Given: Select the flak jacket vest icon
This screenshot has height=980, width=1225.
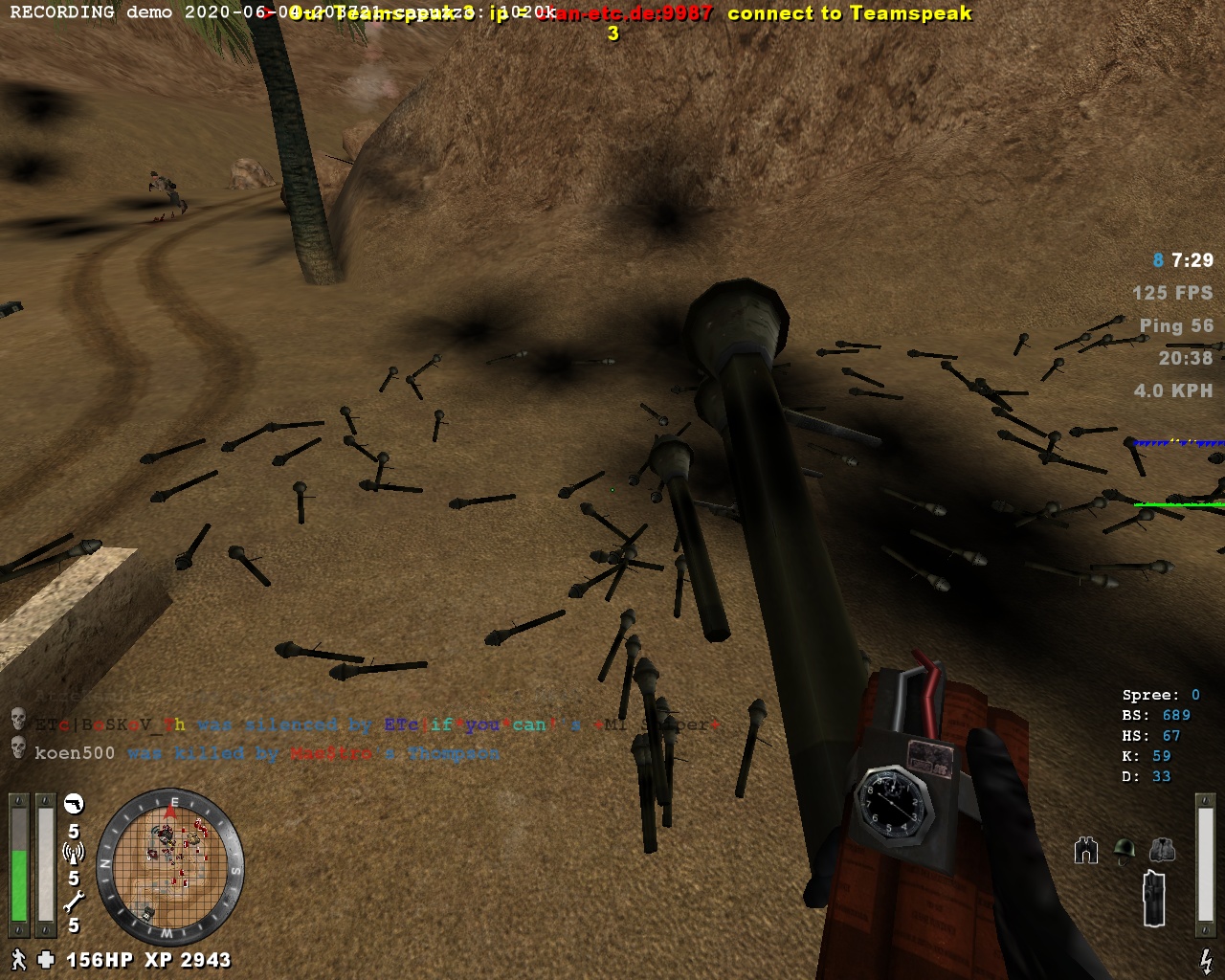Looking at the screenshot, I should [1161, 850].
